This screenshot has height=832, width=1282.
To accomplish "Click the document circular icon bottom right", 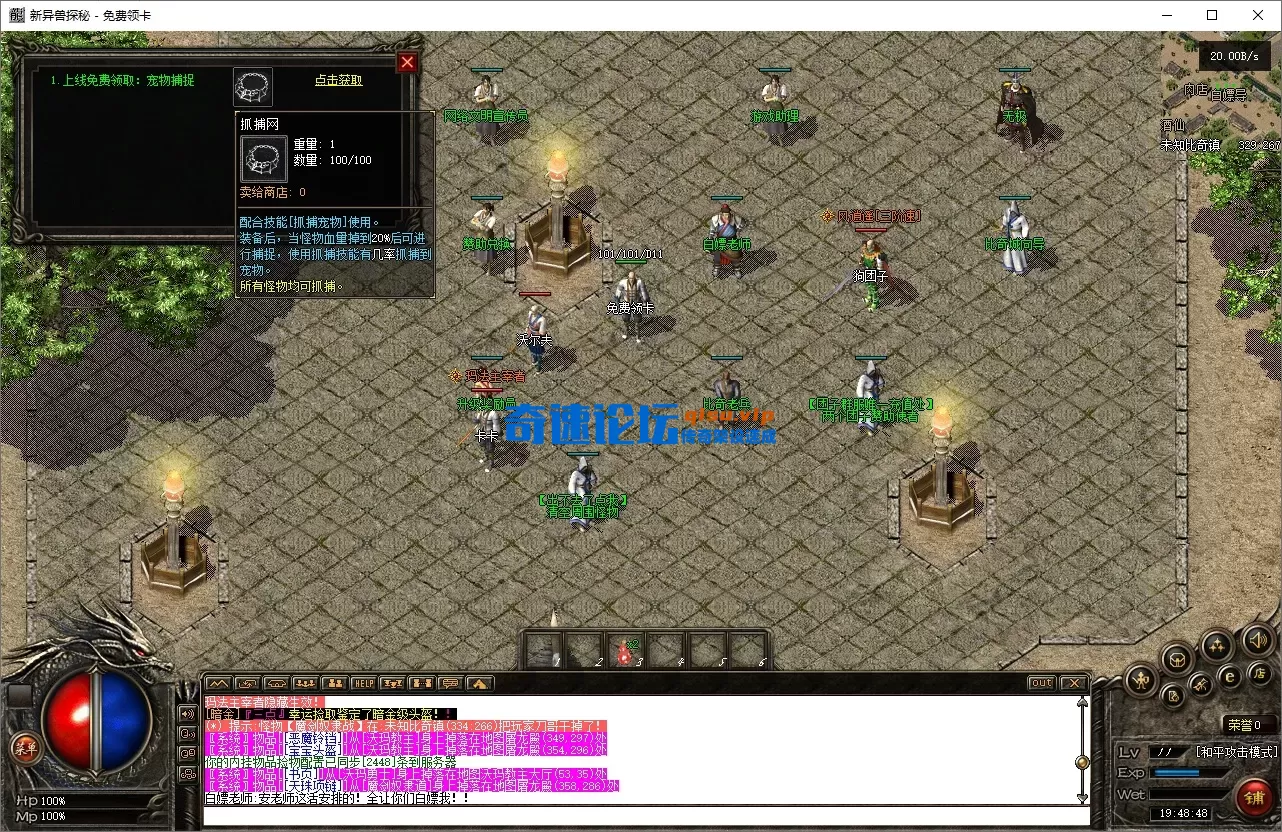I will click(x=1172, y=696).
